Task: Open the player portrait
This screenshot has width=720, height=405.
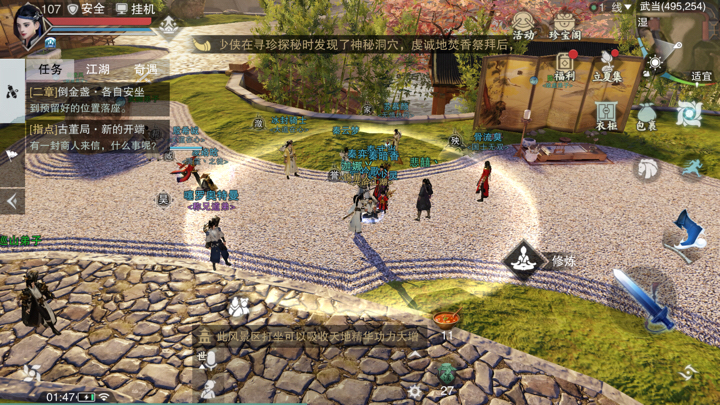Action: coord(27,26)
